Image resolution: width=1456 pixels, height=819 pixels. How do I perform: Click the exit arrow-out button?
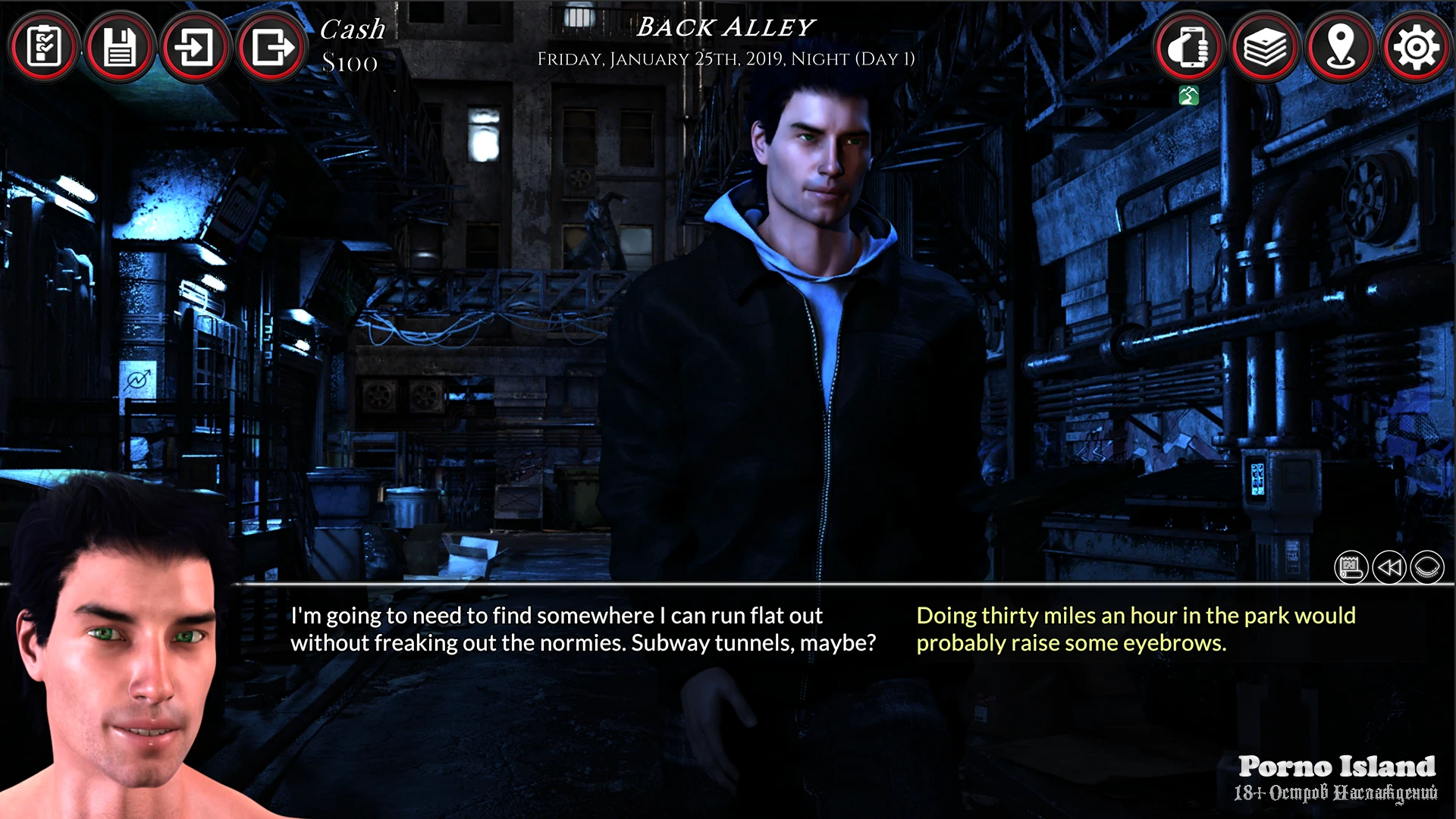pos(271,48)
